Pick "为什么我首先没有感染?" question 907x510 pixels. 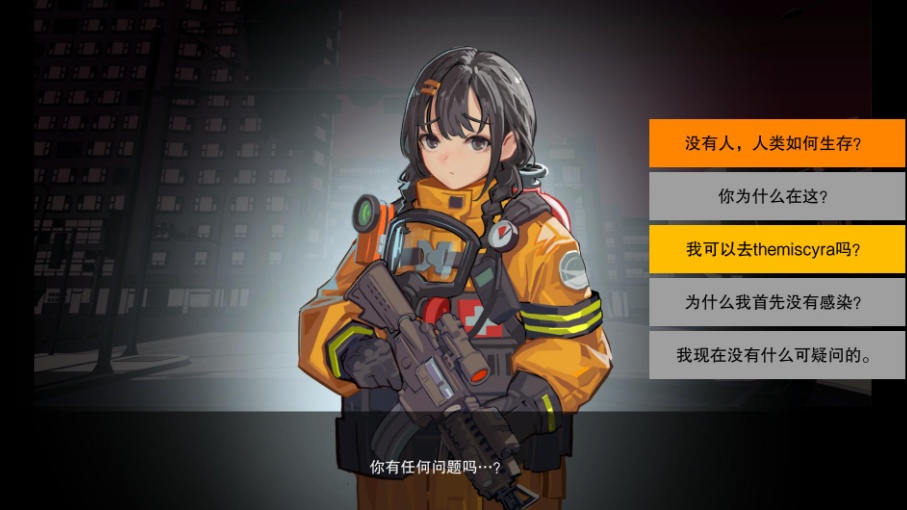pos(773,302)
